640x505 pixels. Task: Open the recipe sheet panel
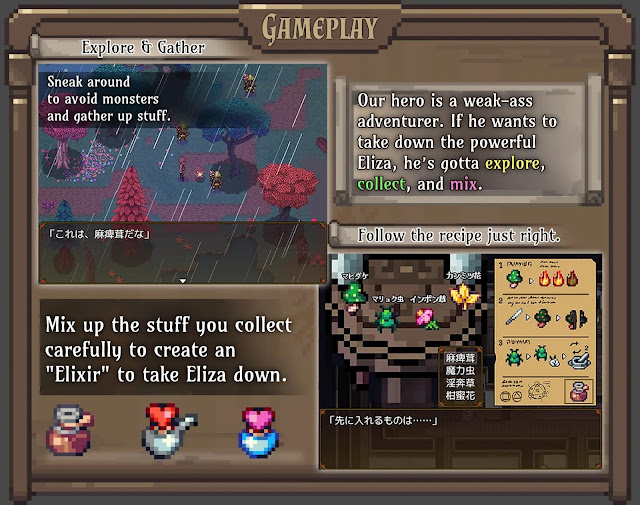coord(546,330)
